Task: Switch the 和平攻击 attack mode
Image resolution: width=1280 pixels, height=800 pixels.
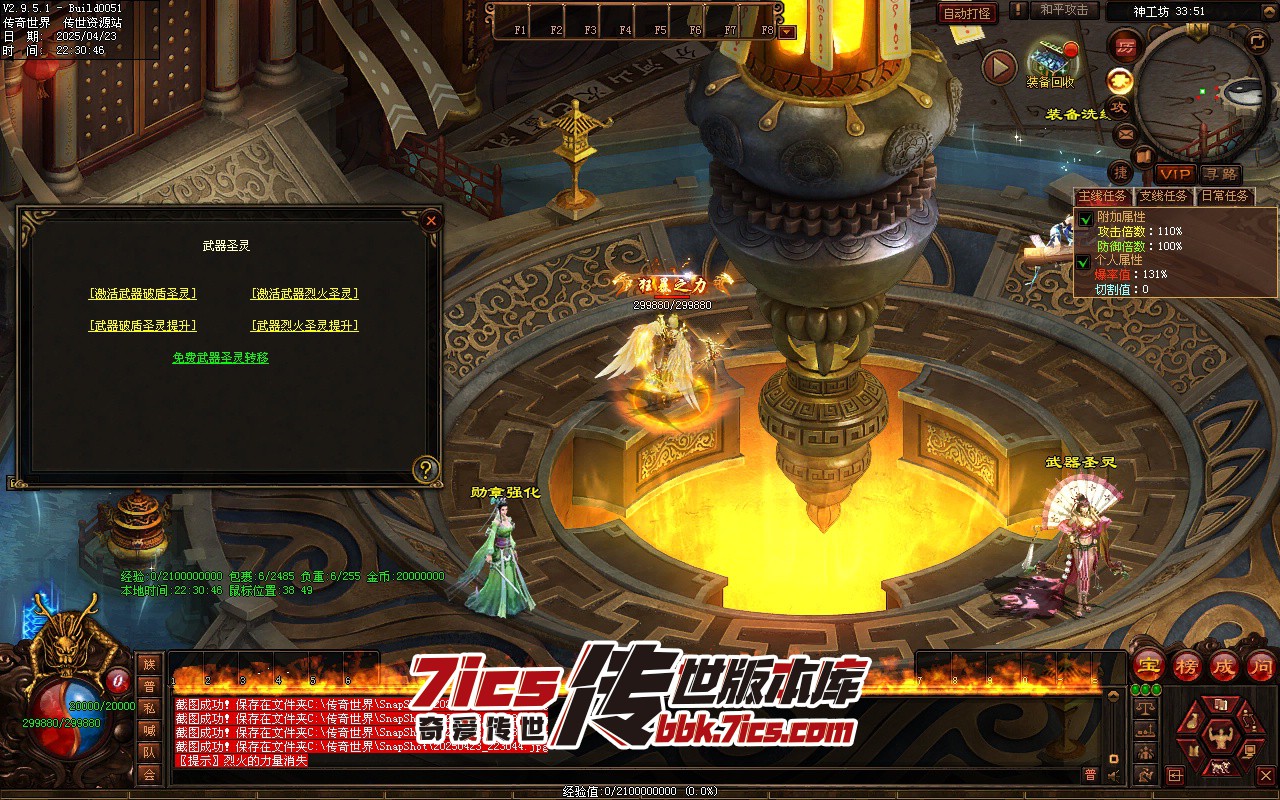Action: pos(1063,10)
